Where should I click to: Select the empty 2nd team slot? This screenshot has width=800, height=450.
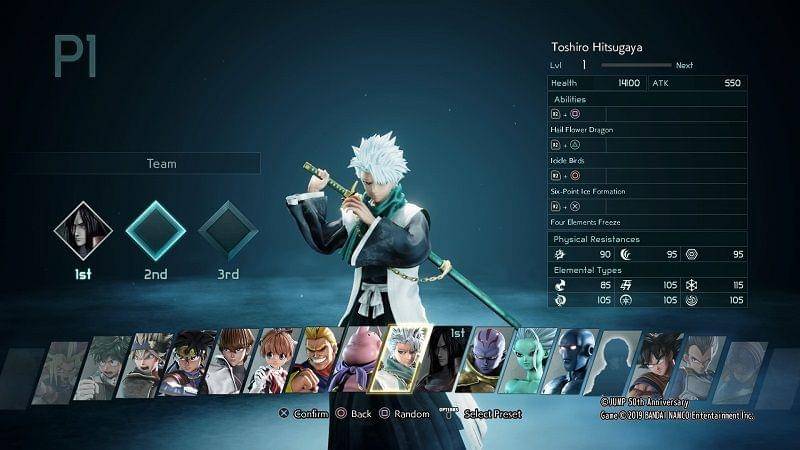(x=155, y=230)
